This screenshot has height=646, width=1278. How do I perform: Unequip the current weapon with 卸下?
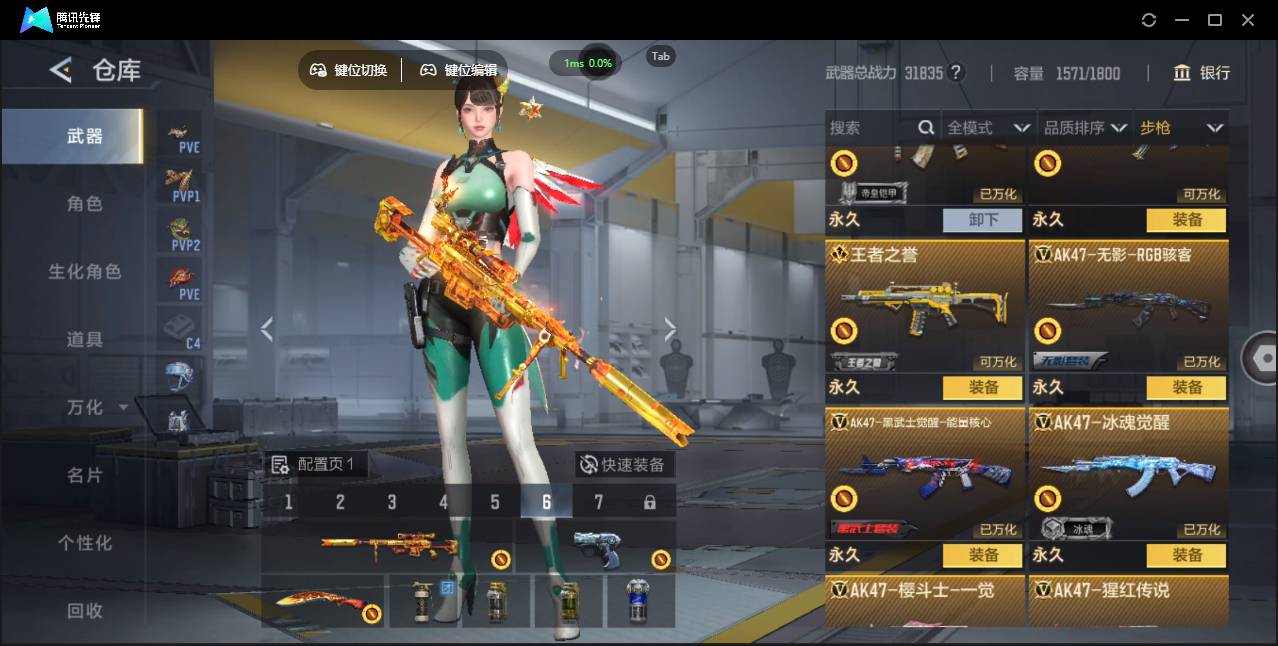(983, 220)
